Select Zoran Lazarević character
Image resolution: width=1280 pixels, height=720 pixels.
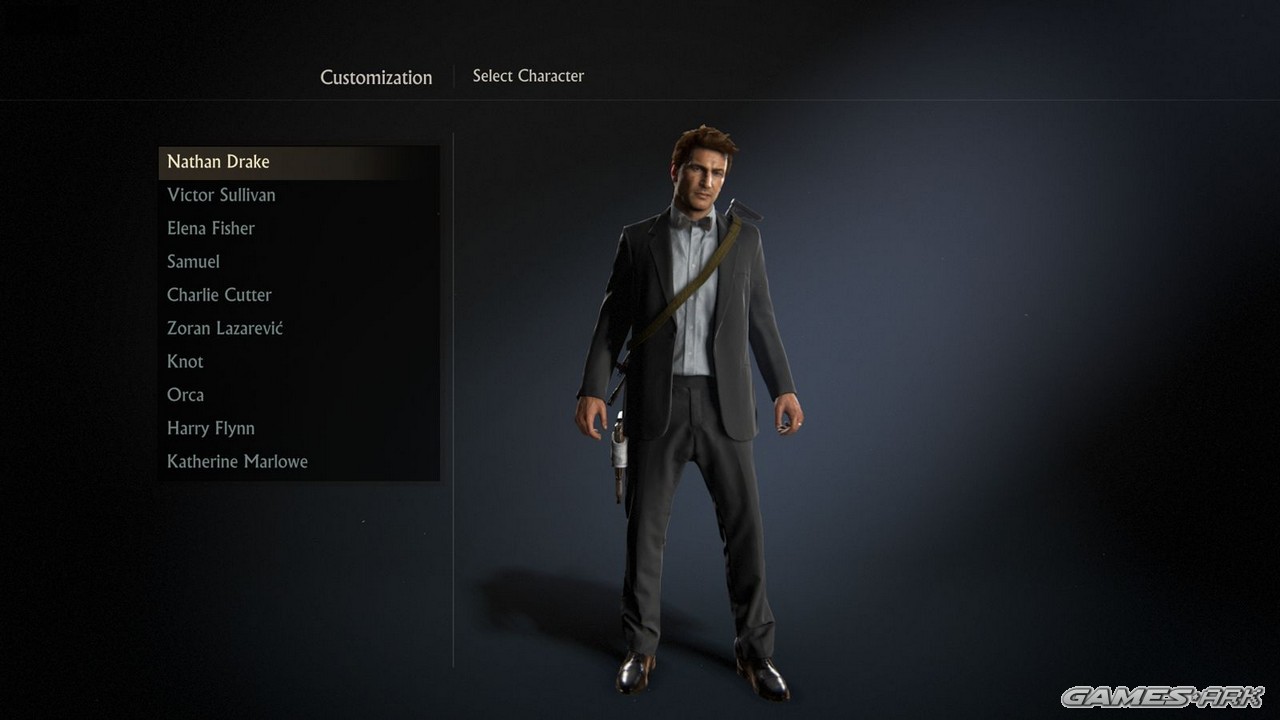[x=225, y=328]
